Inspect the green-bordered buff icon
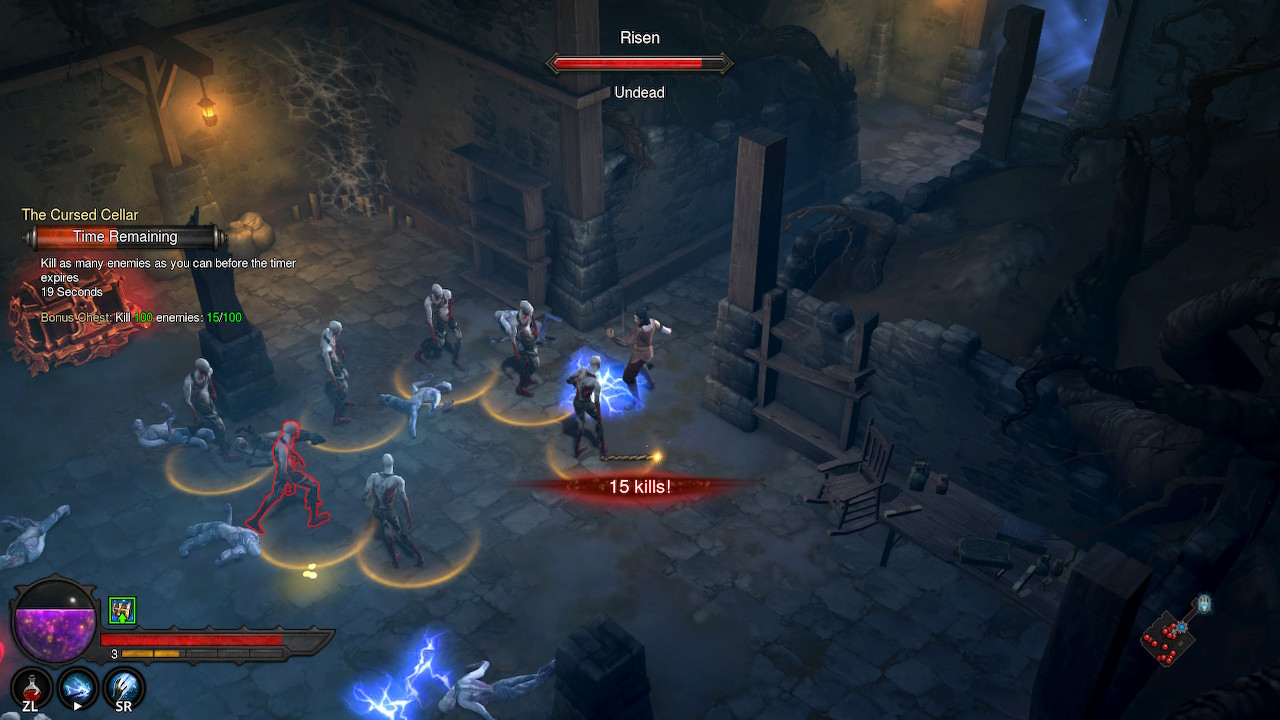This screenshot has height=720, width=1280. coord(122,610)
